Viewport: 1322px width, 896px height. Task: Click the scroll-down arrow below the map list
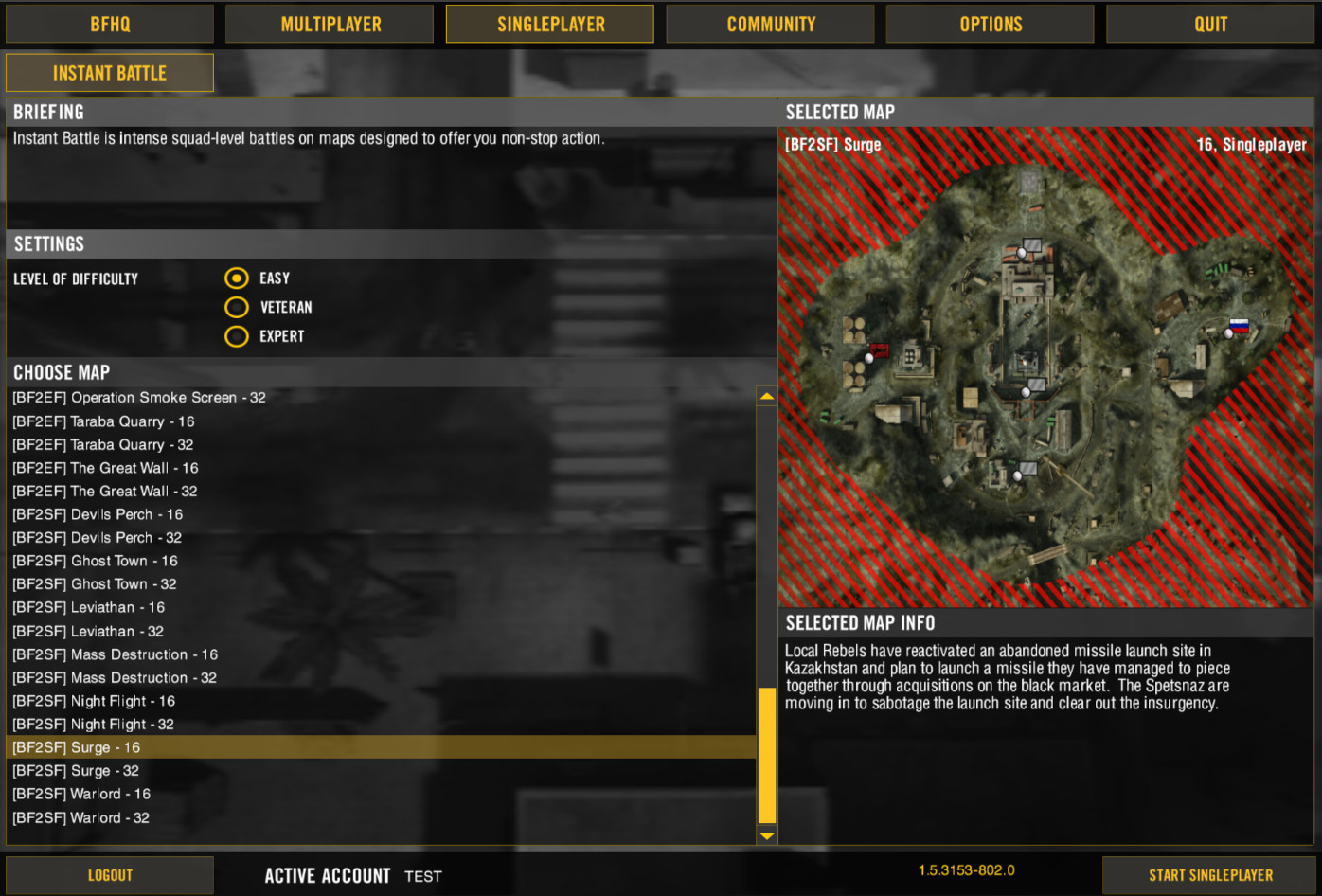point(766,837)
